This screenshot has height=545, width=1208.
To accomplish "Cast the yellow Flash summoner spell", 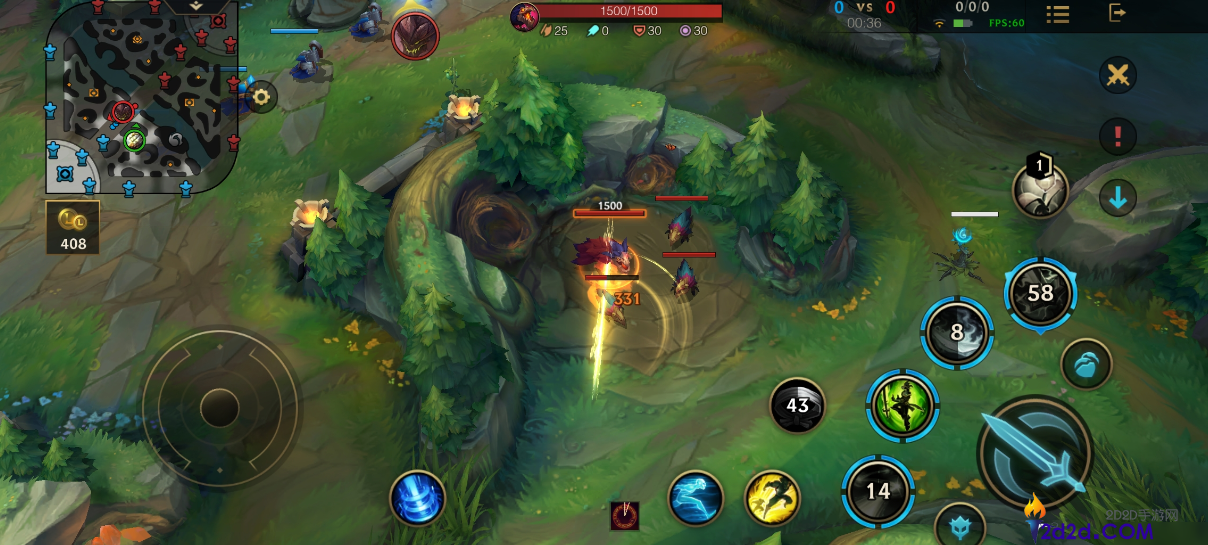I will [772, 497].
